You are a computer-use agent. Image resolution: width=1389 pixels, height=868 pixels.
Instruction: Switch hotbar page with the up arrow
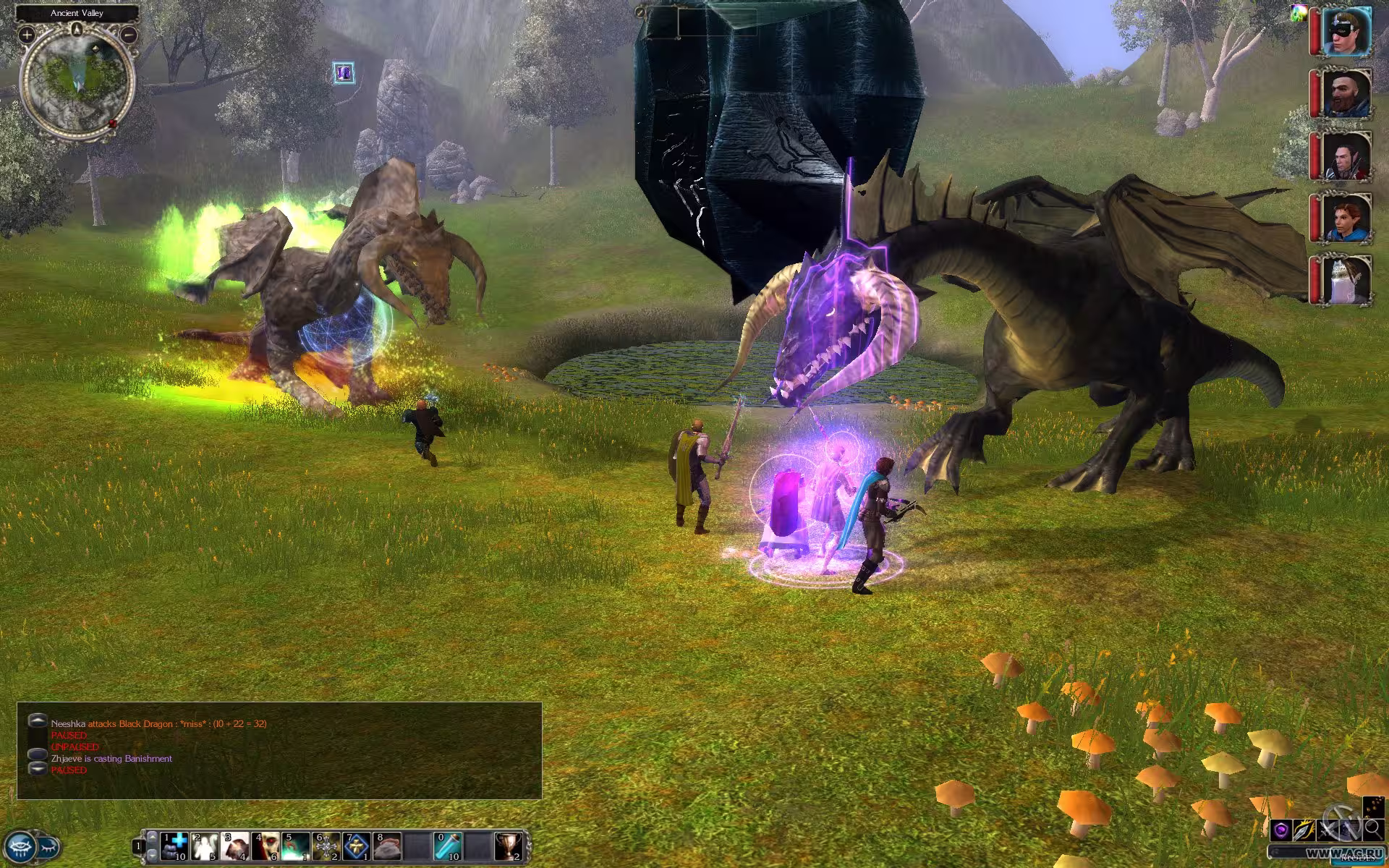151,837
